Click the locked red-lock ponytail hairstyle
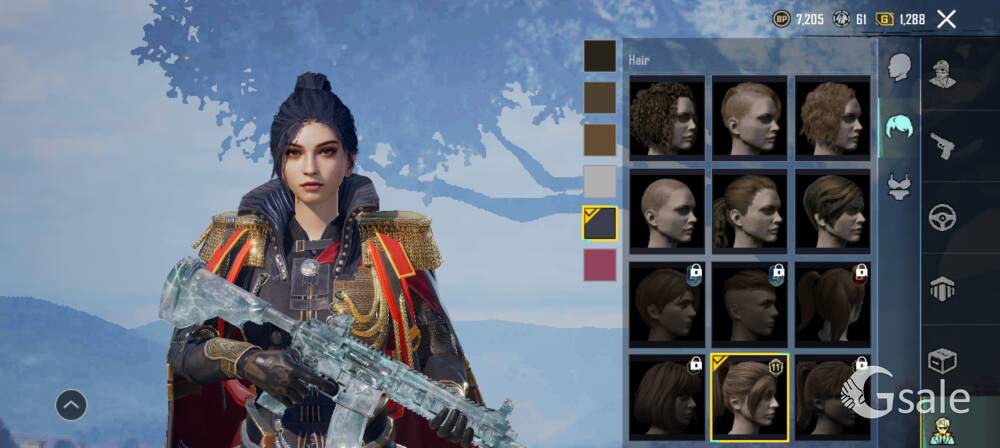Viewport: 1000px width, 448px height. pos(832,303)
